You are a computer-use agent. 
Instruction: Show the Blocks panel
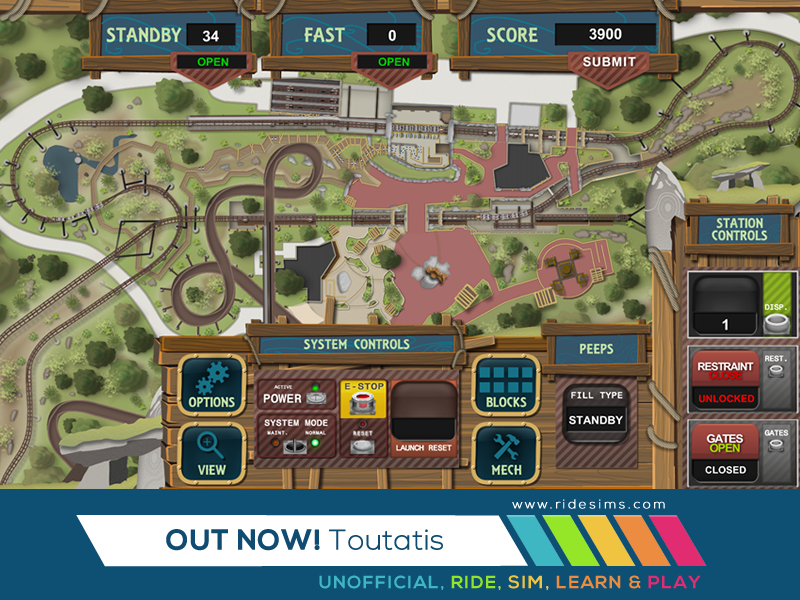505,386
